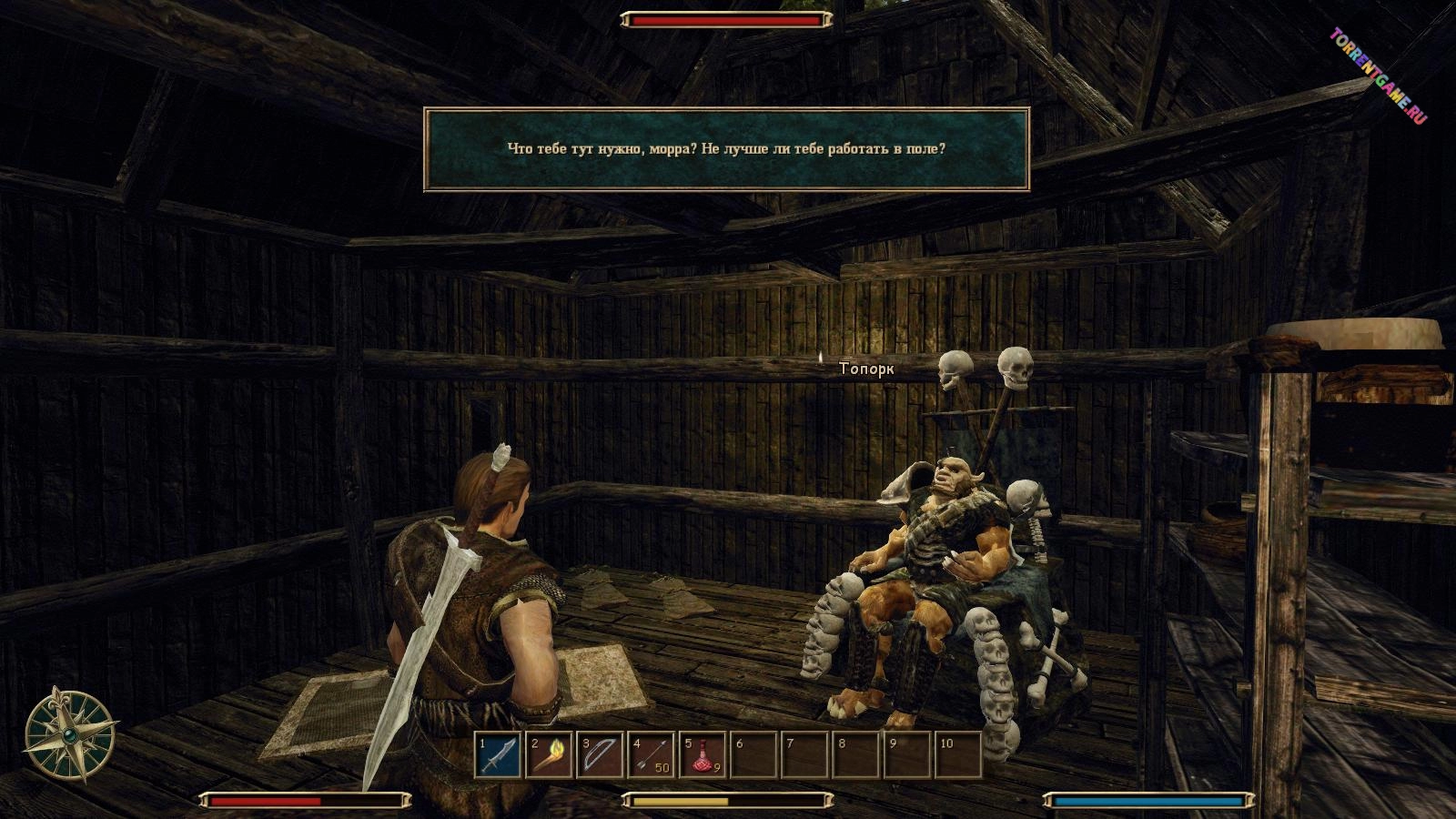
Task: Select the arrows stack of 50
Action: click(652, 755)
